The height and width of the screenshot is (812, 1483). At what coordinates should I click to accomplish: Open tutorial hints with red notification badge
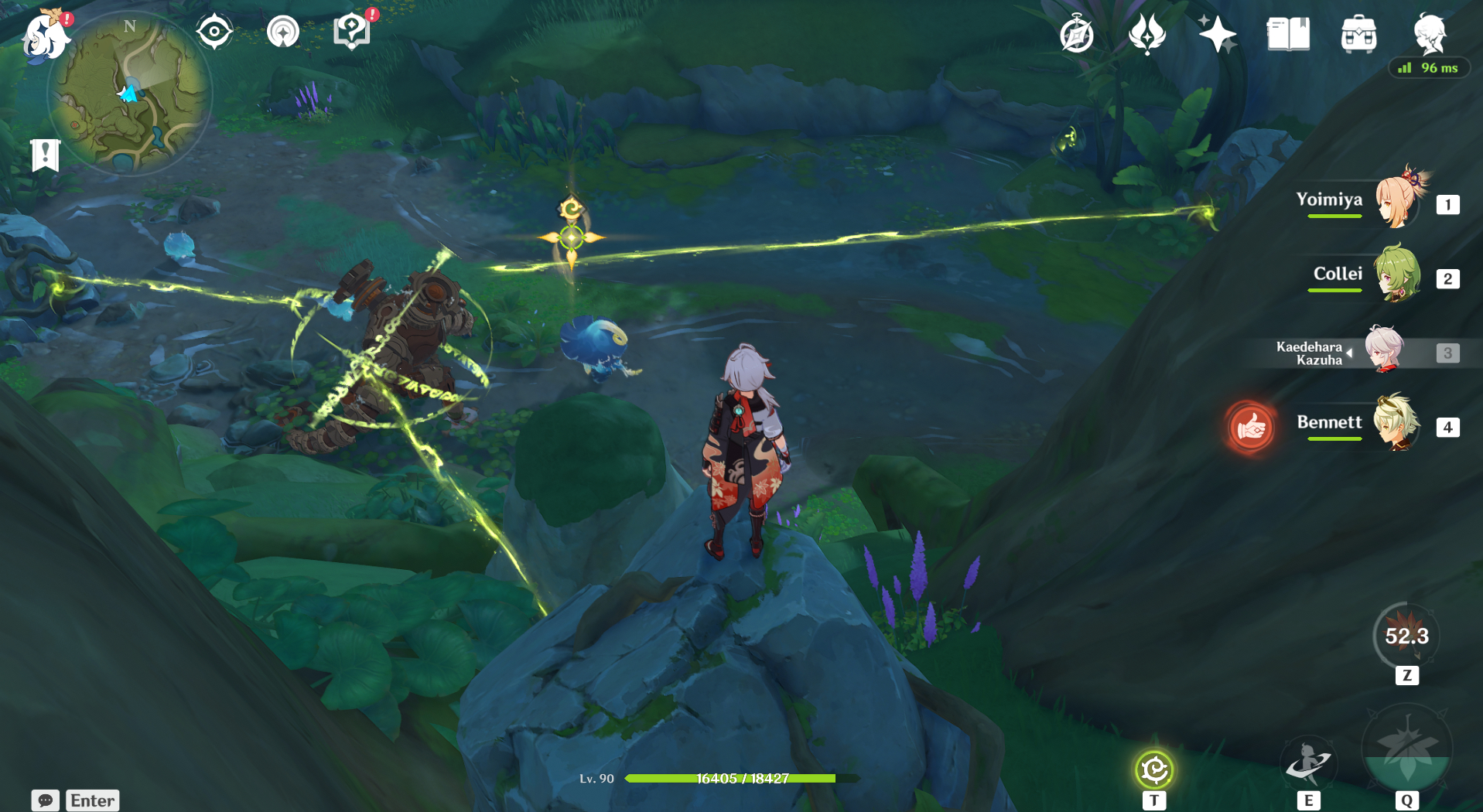352,31
